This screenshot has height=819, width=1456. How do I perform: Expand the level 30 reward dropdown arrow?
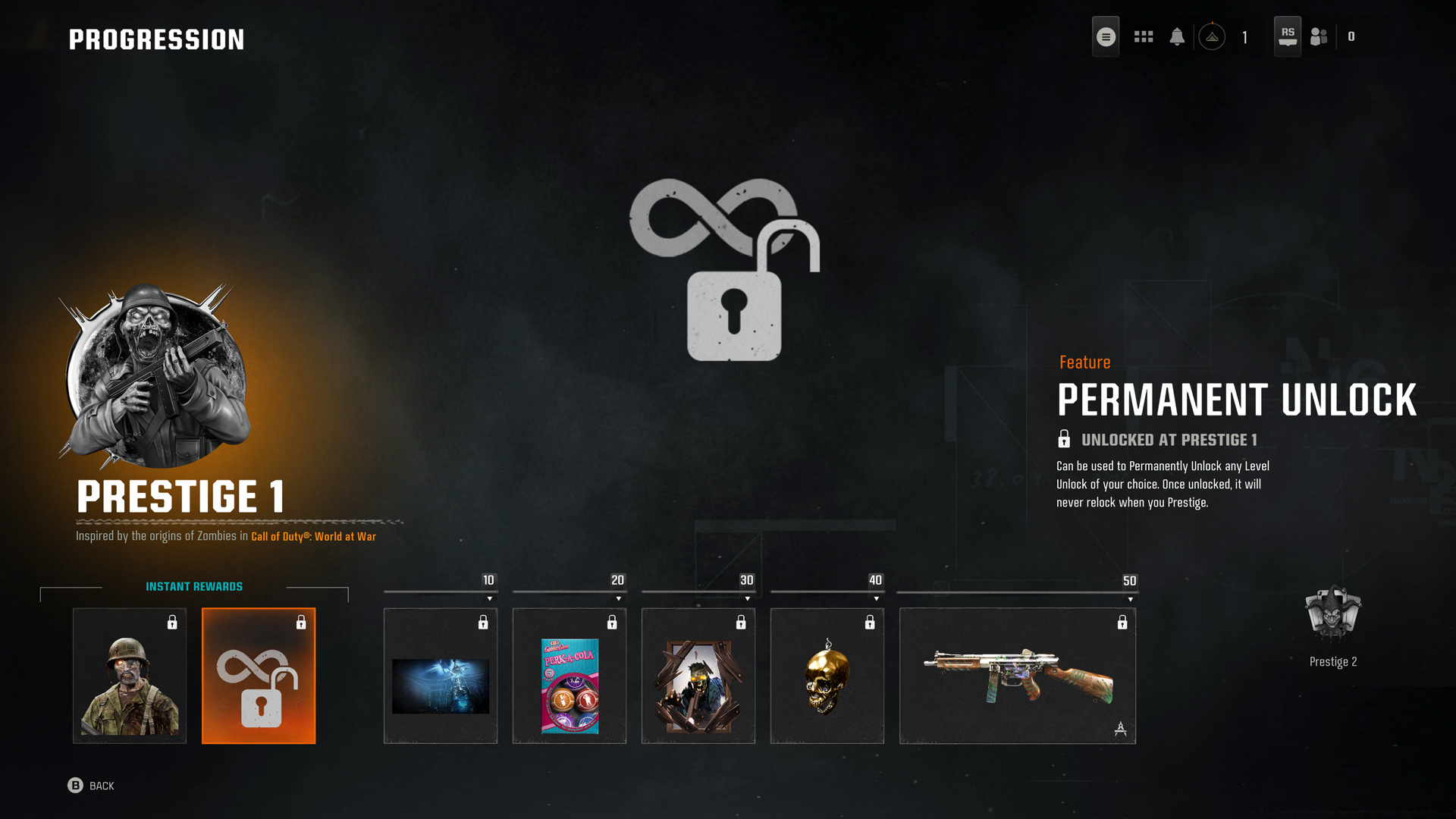748,598
